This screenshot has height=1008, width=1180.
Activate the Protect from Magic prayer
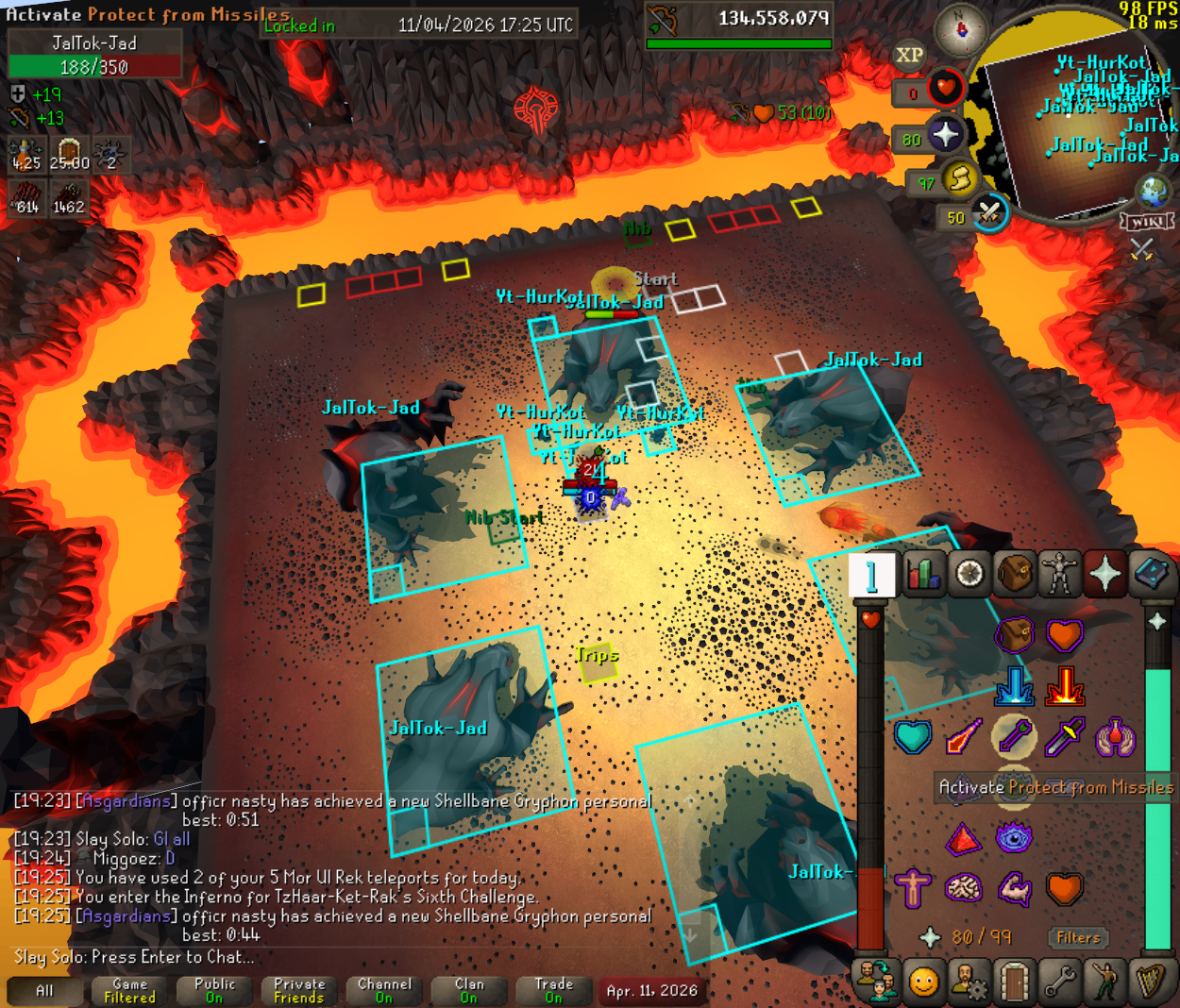click(x=963, y=737)
